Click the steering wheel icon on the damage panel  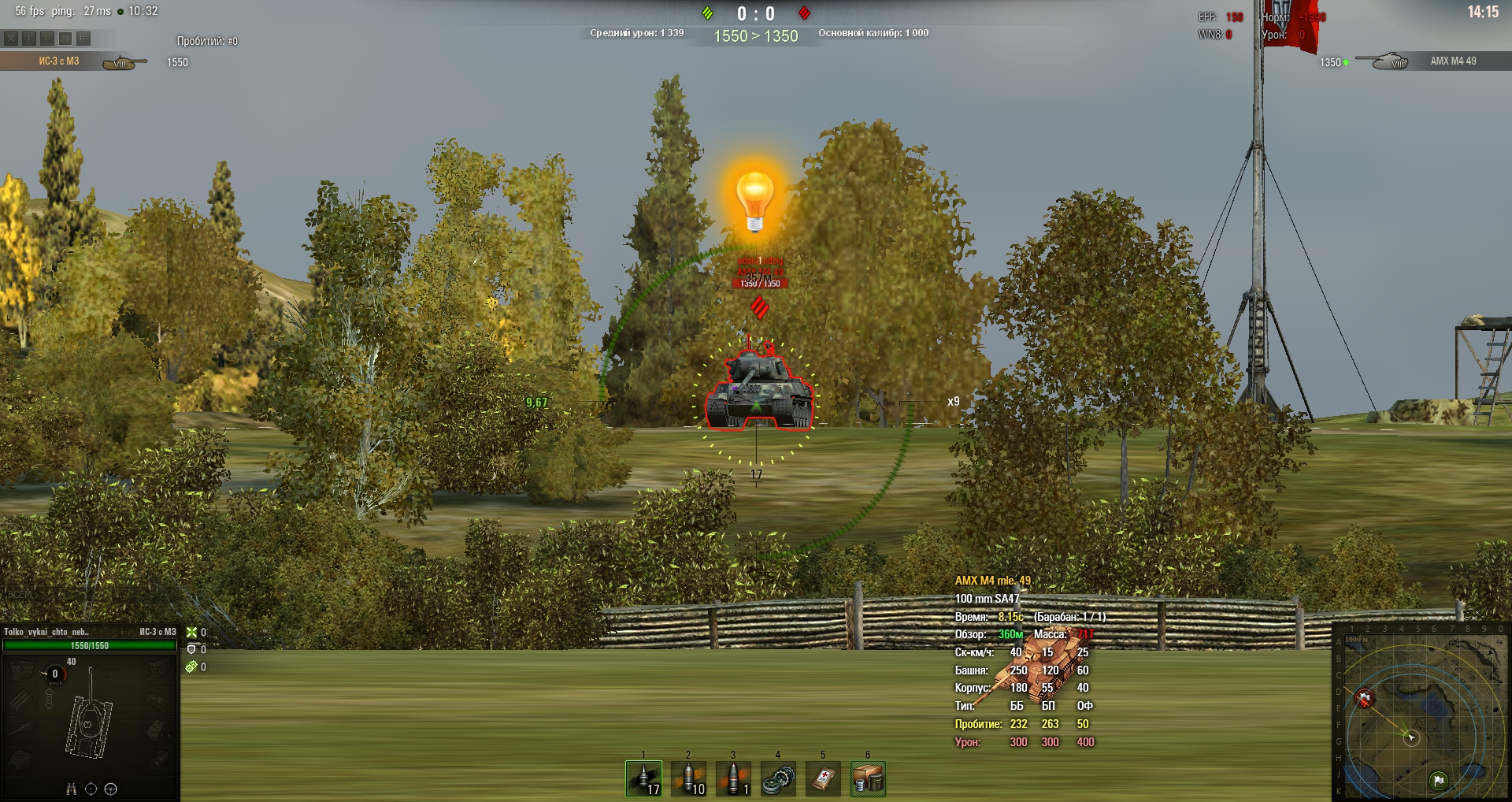pos(111,789)
